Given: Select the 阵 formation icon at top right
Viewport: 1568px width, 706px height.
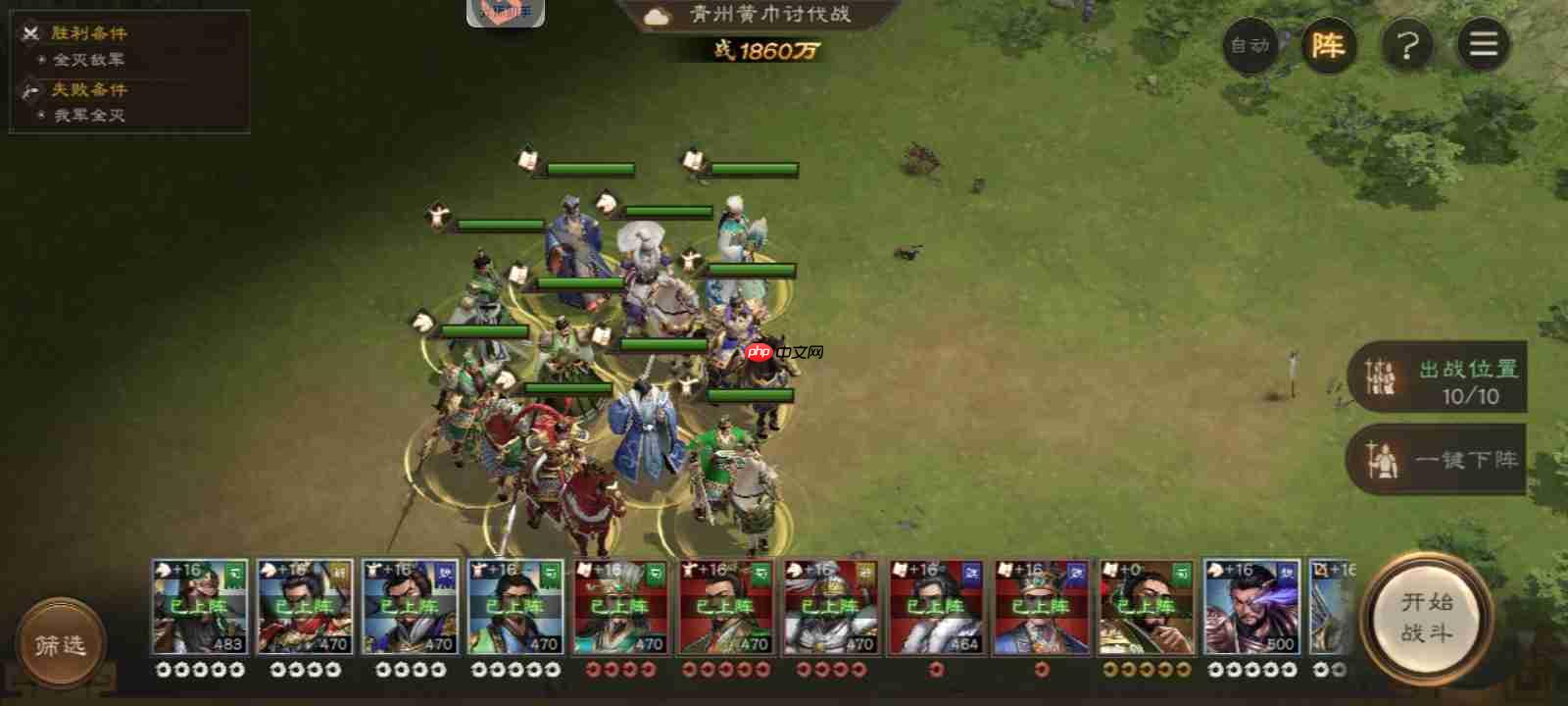Looking at the screenshot, I should pos(1329,45).
